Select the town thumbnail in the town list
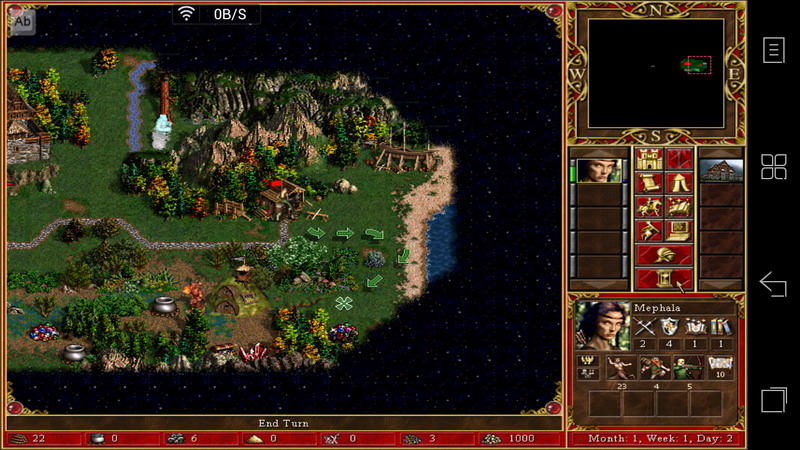Image resolution: width=800 pixels, height=450 pixels. pos(721,170)
